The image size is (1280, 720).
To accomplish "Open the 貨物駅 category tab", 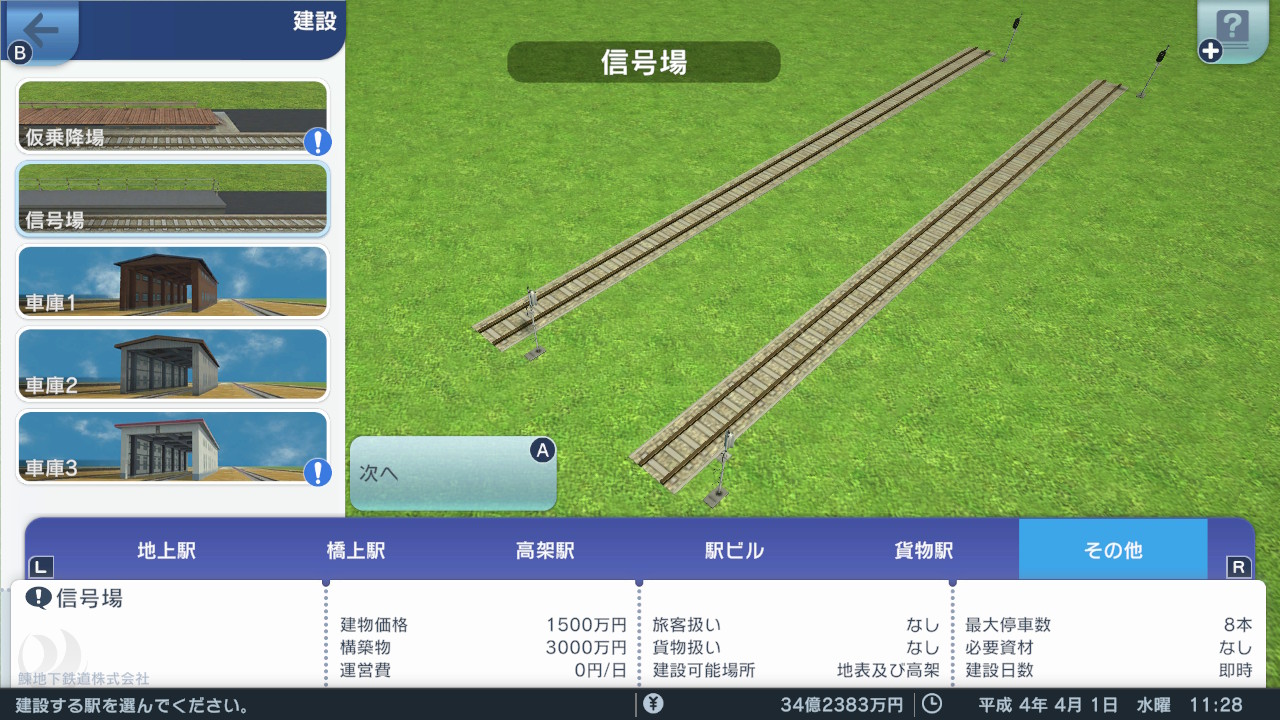I will click(920, 549).
